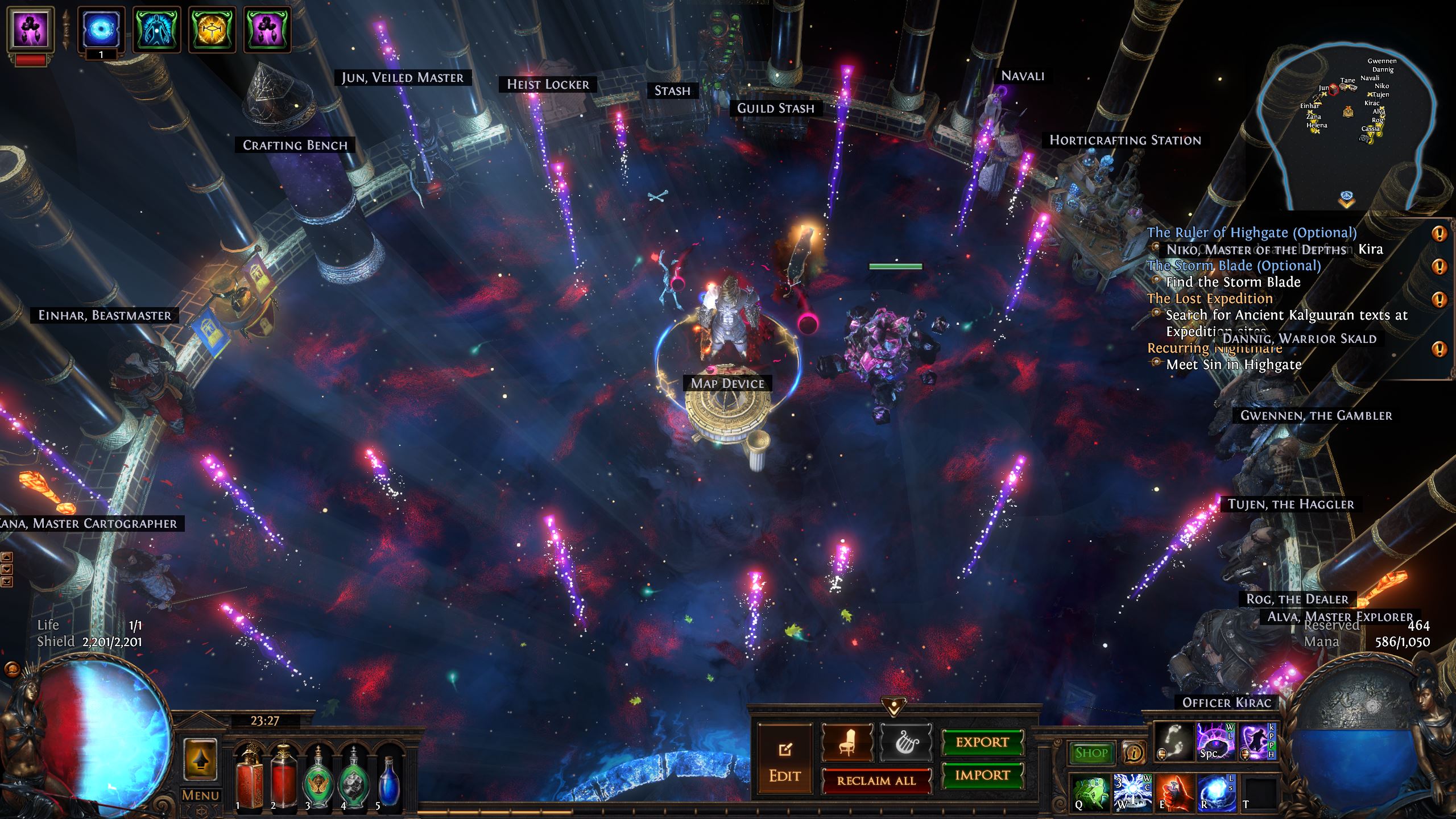Click the golden glowing buff icon
This screenshot has width=1456, height=819.
click(212, 28)
